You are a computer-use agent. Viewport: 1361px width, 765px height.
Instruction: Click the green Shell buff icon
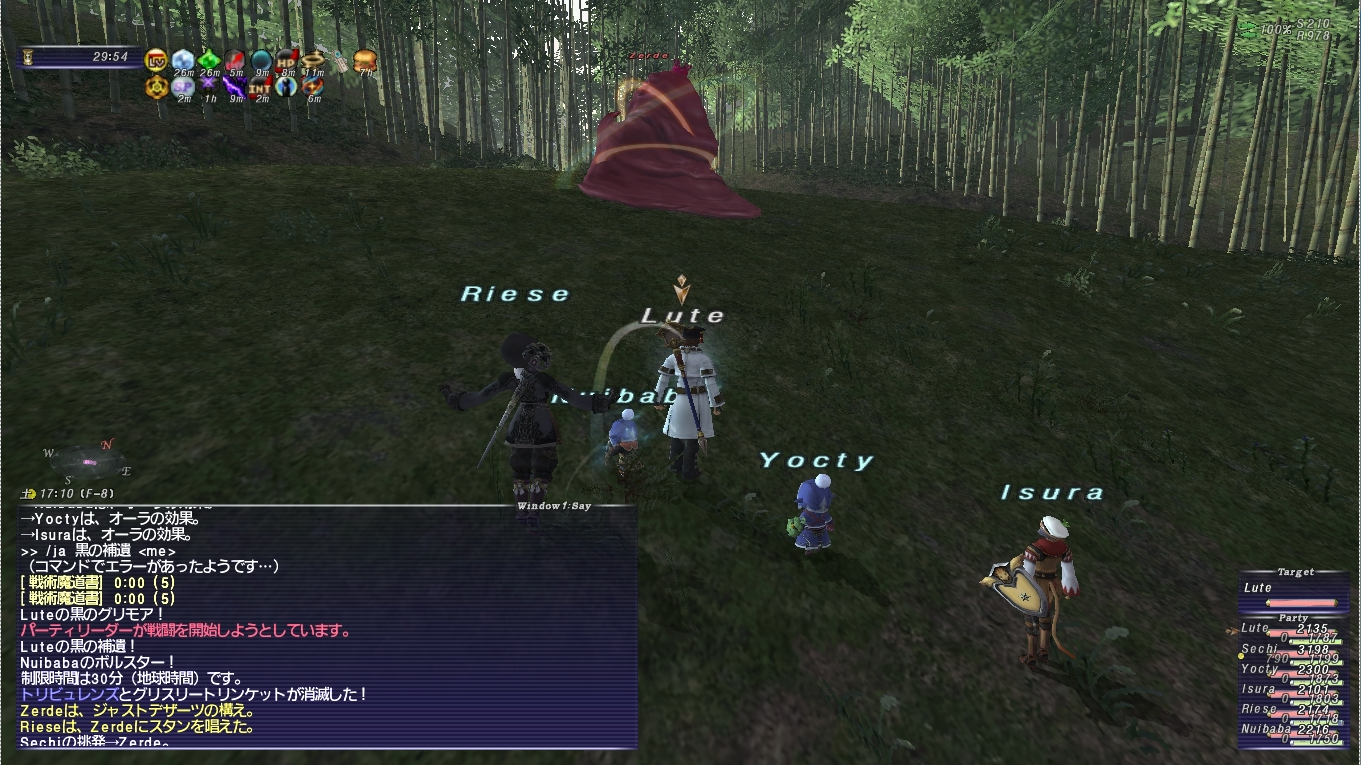tap(210, 61)
